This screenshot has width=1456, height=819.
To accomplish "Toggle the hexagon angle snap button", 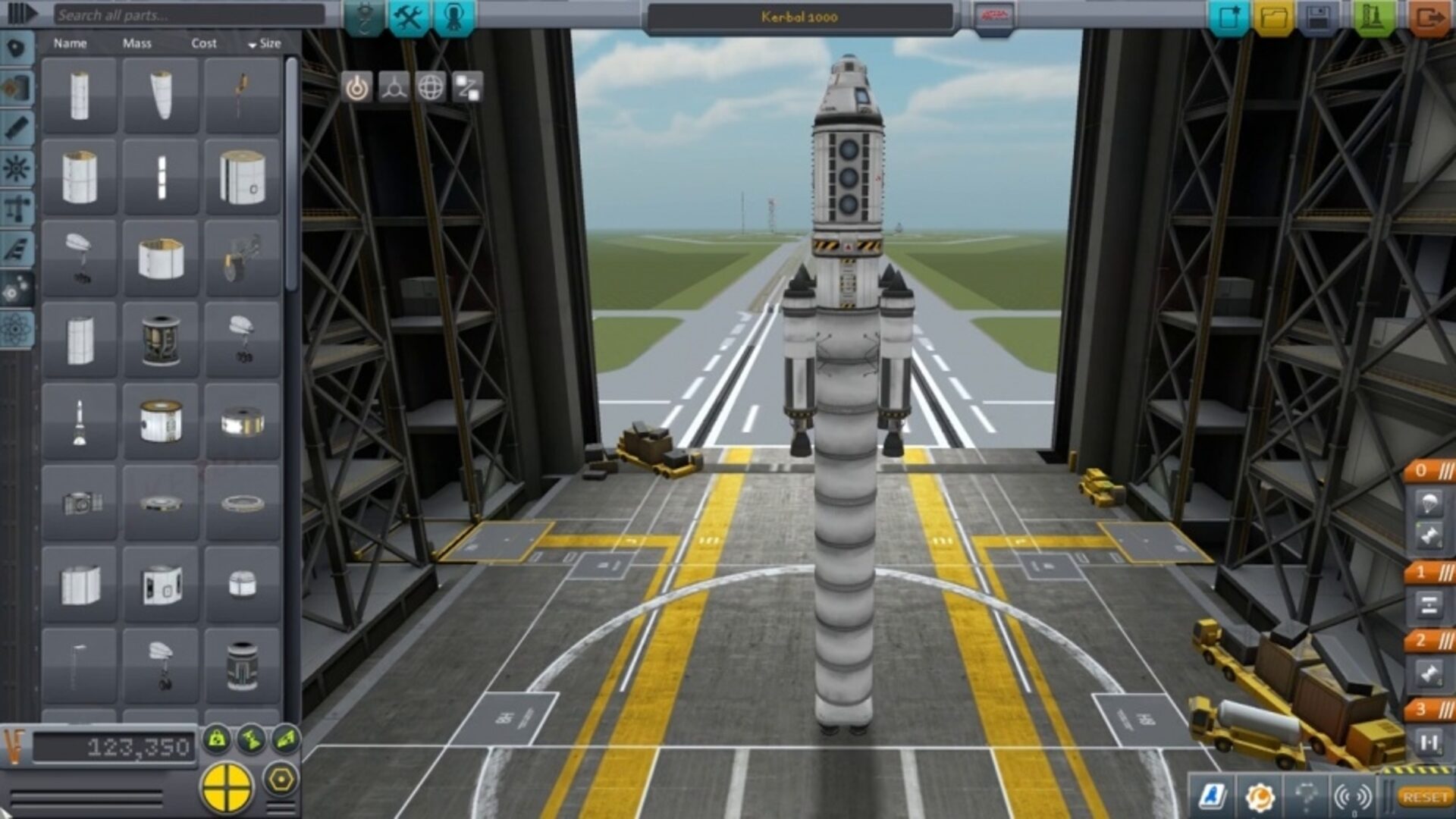I will (x=281, y=780).
